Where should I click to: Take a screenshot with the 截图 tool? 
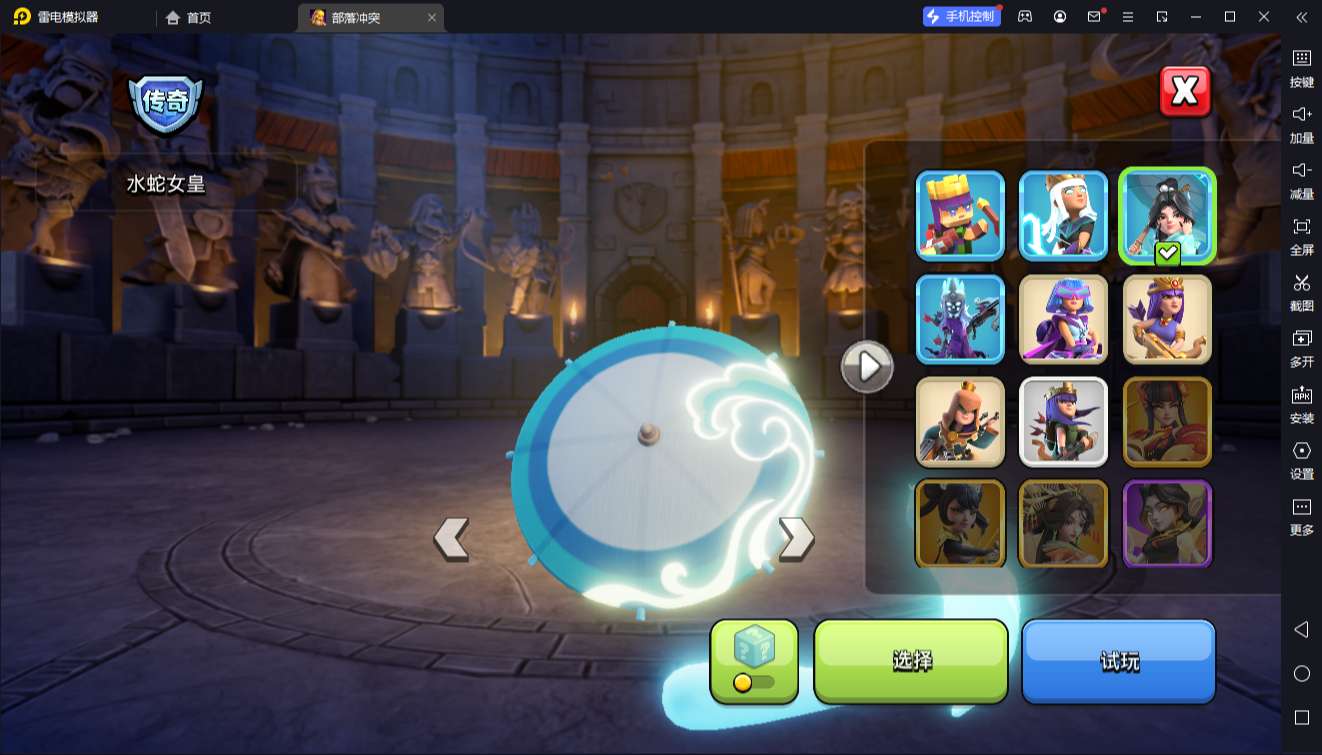tap(1301, 292)
